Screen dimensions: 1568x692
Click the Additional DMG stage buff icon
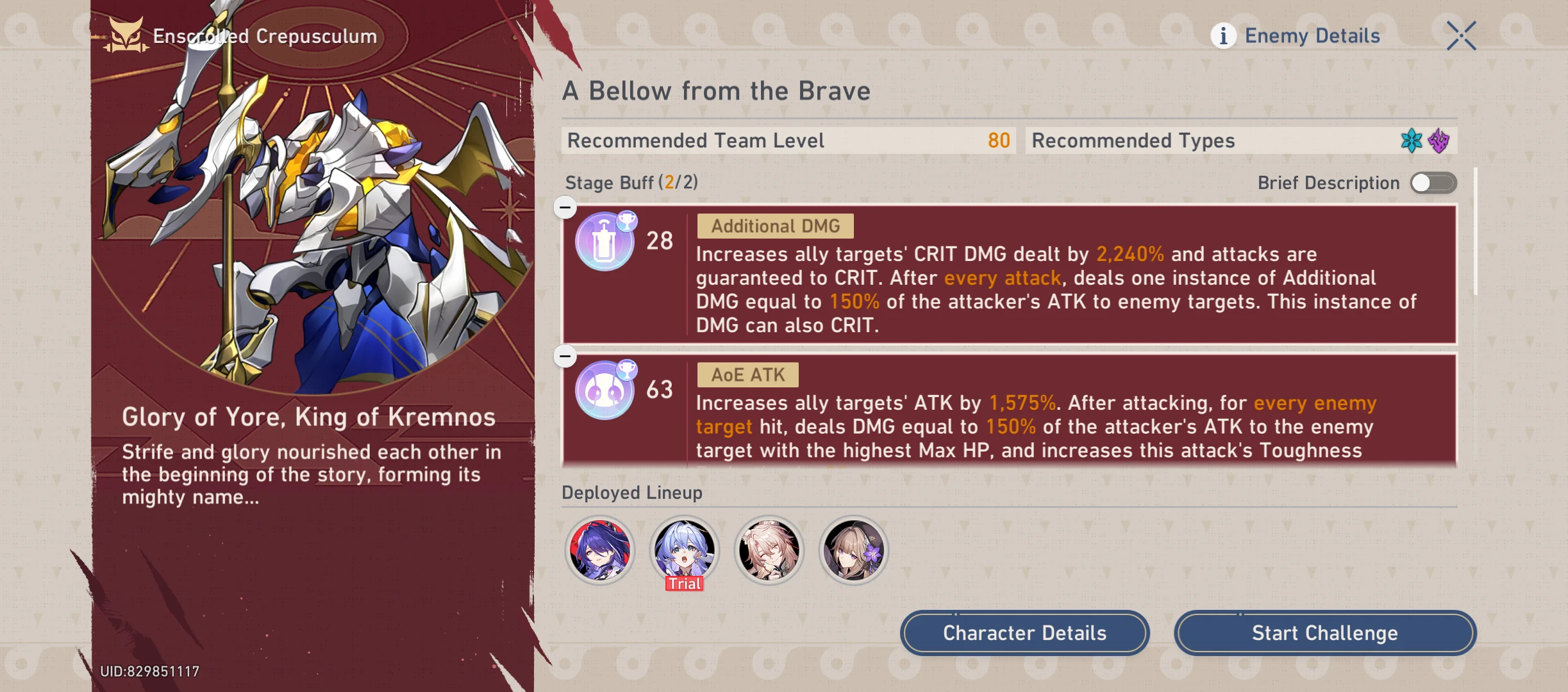(603, 241)
